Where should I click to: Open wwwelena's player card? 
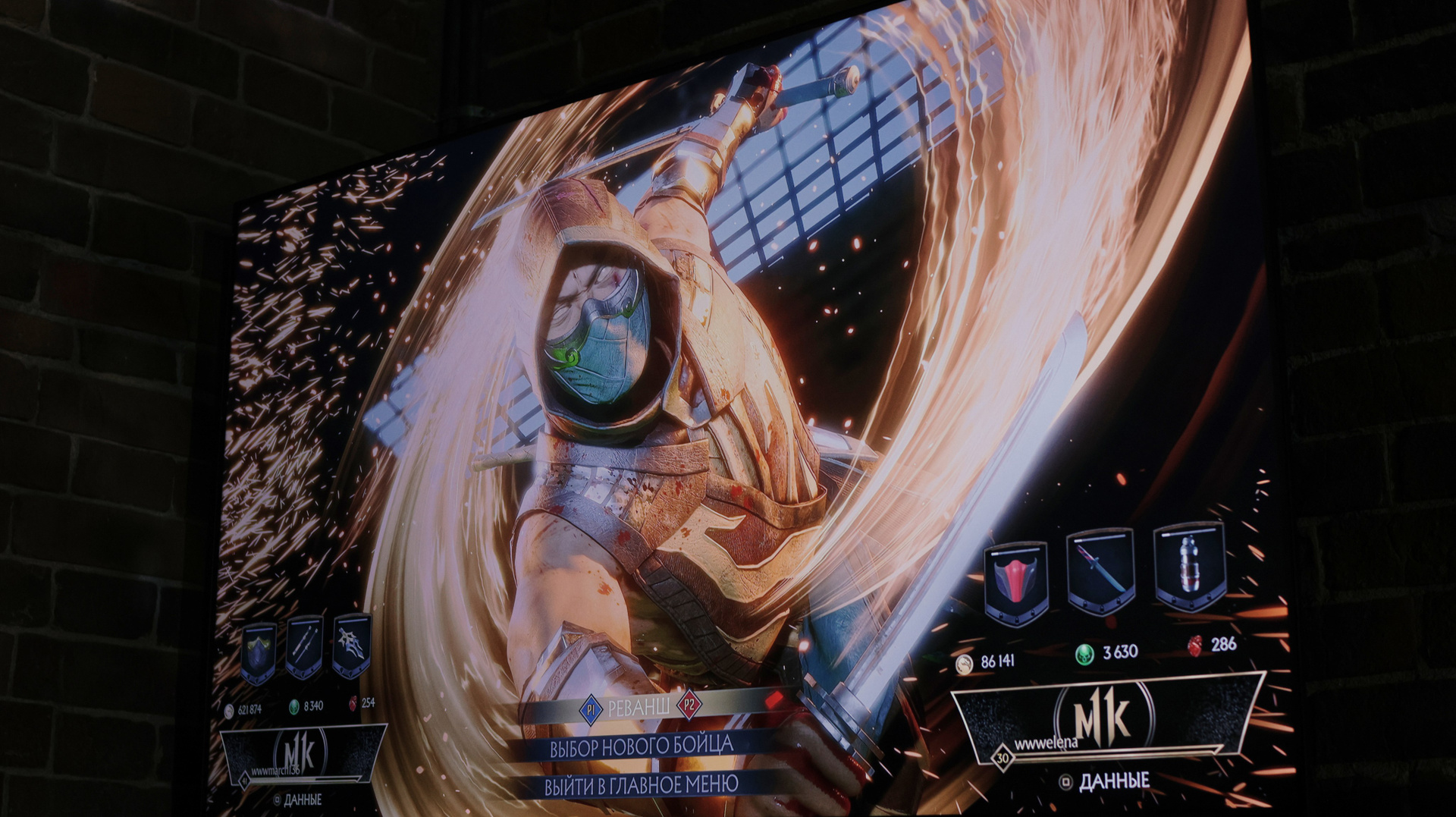pyautogui.click(x=1106, y=719)
